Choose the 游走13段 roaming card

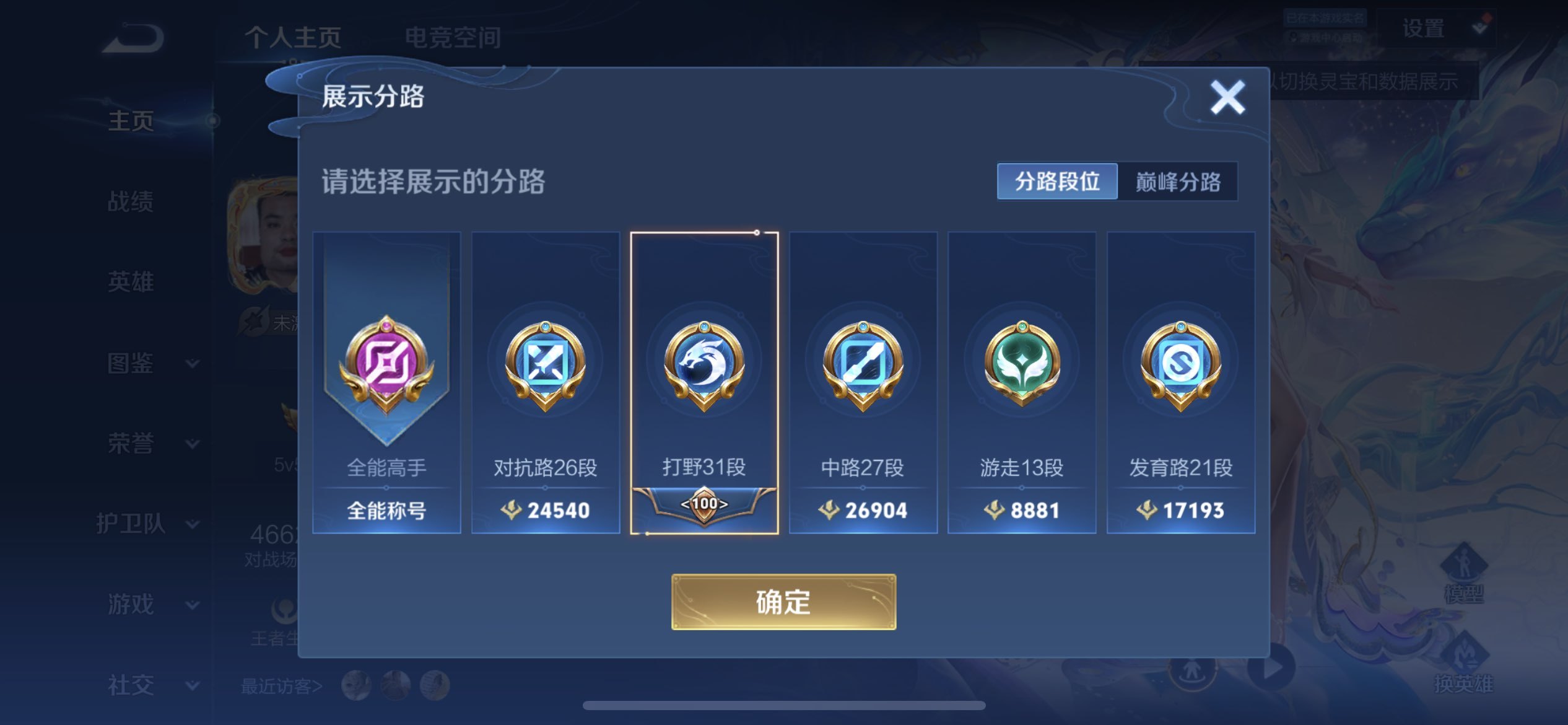pyautogui.click(x=1022, y=382)
